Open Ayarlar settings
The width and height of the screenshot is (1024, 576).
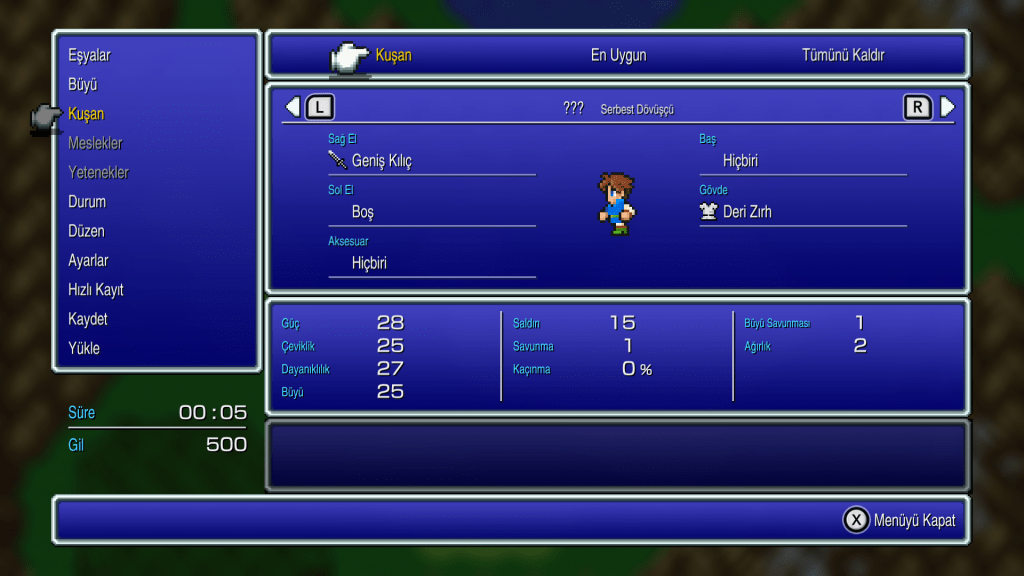point(88,261)
